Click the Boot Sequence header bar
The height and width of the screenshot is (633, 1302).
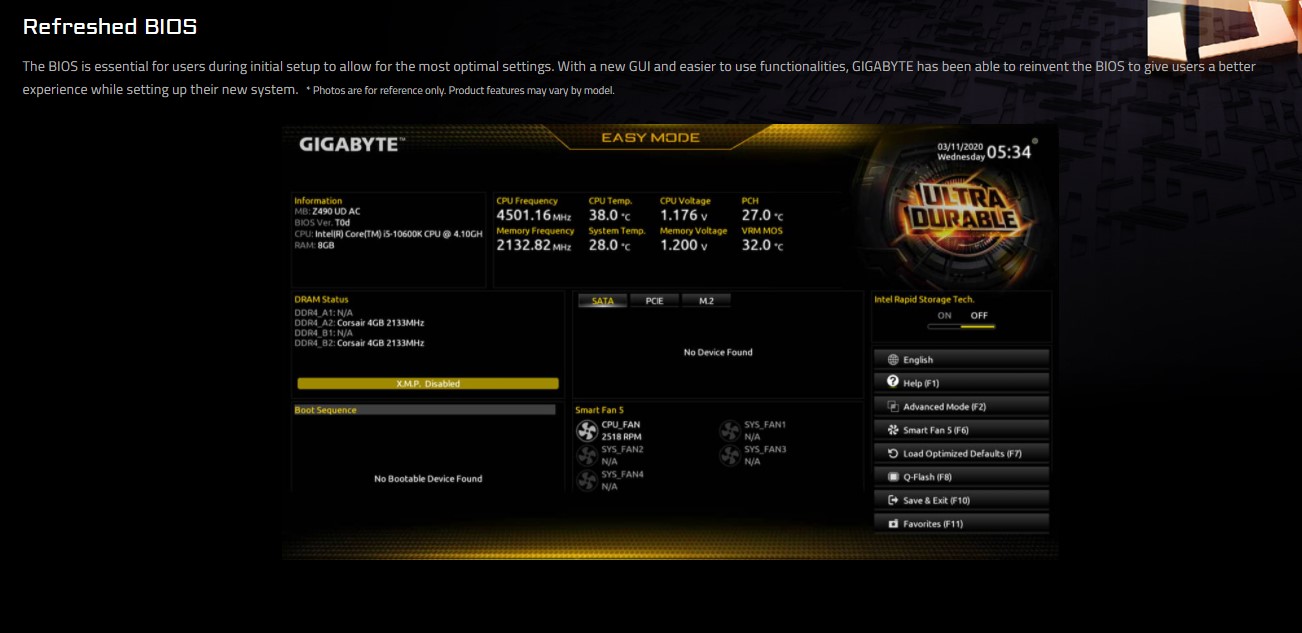coord(425,410)
